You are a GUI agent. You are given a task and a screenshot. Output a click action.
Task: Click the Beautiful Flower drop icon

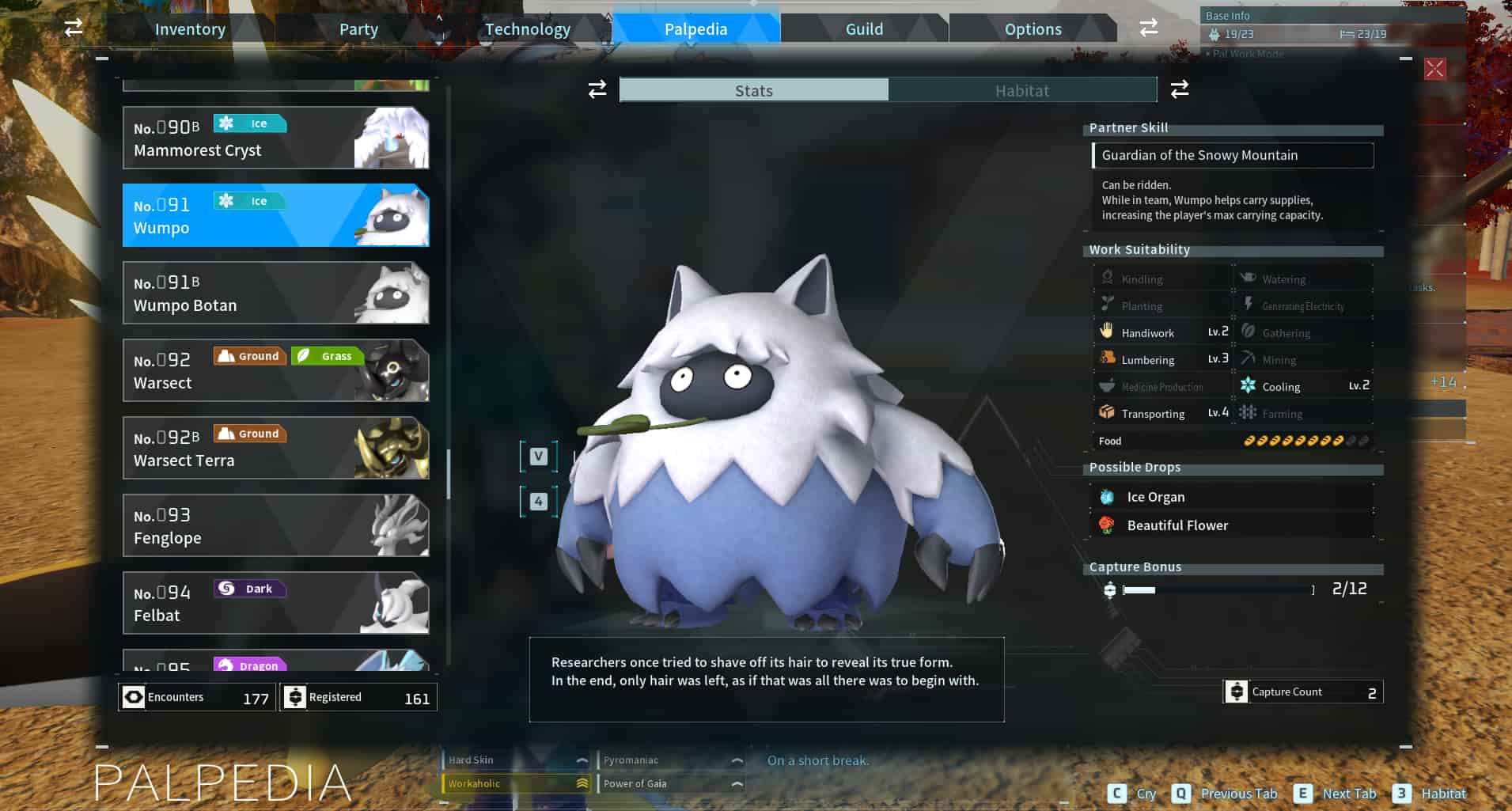(x=1107, y=525)
